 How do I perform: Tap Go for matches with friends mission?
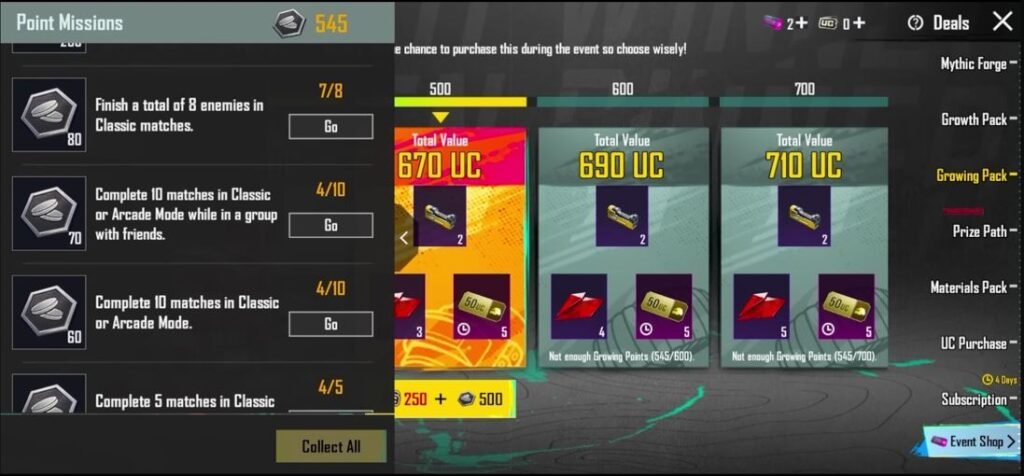(330, 225)
